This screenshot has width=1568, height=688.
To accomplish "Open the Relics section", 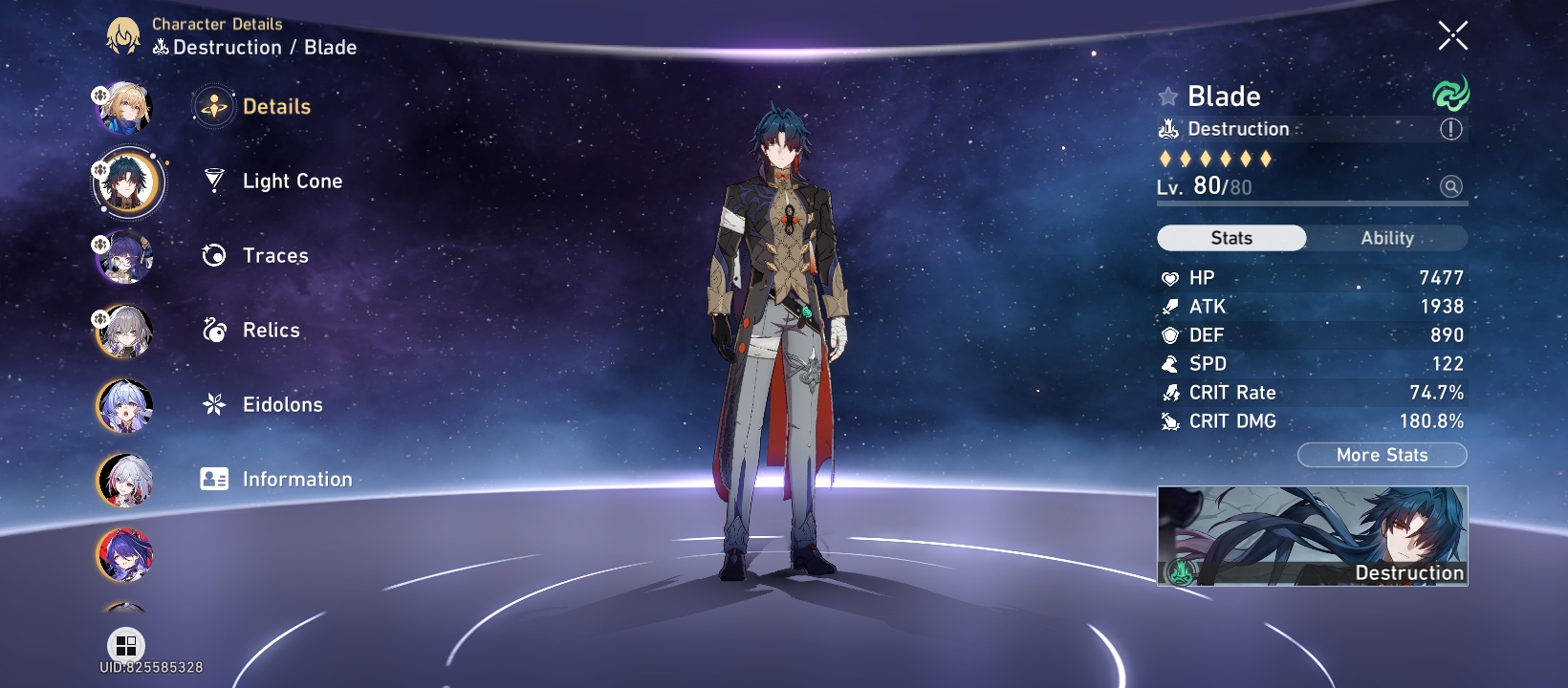I will click(271, 330).
